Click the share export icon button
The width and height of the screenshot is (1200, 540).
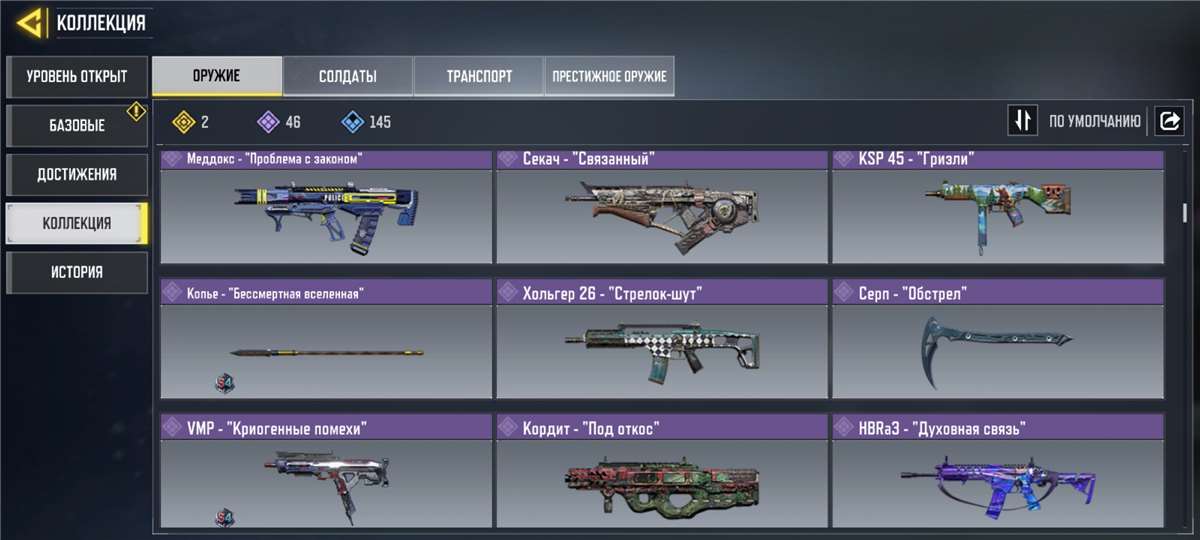tap(1168, 122)
